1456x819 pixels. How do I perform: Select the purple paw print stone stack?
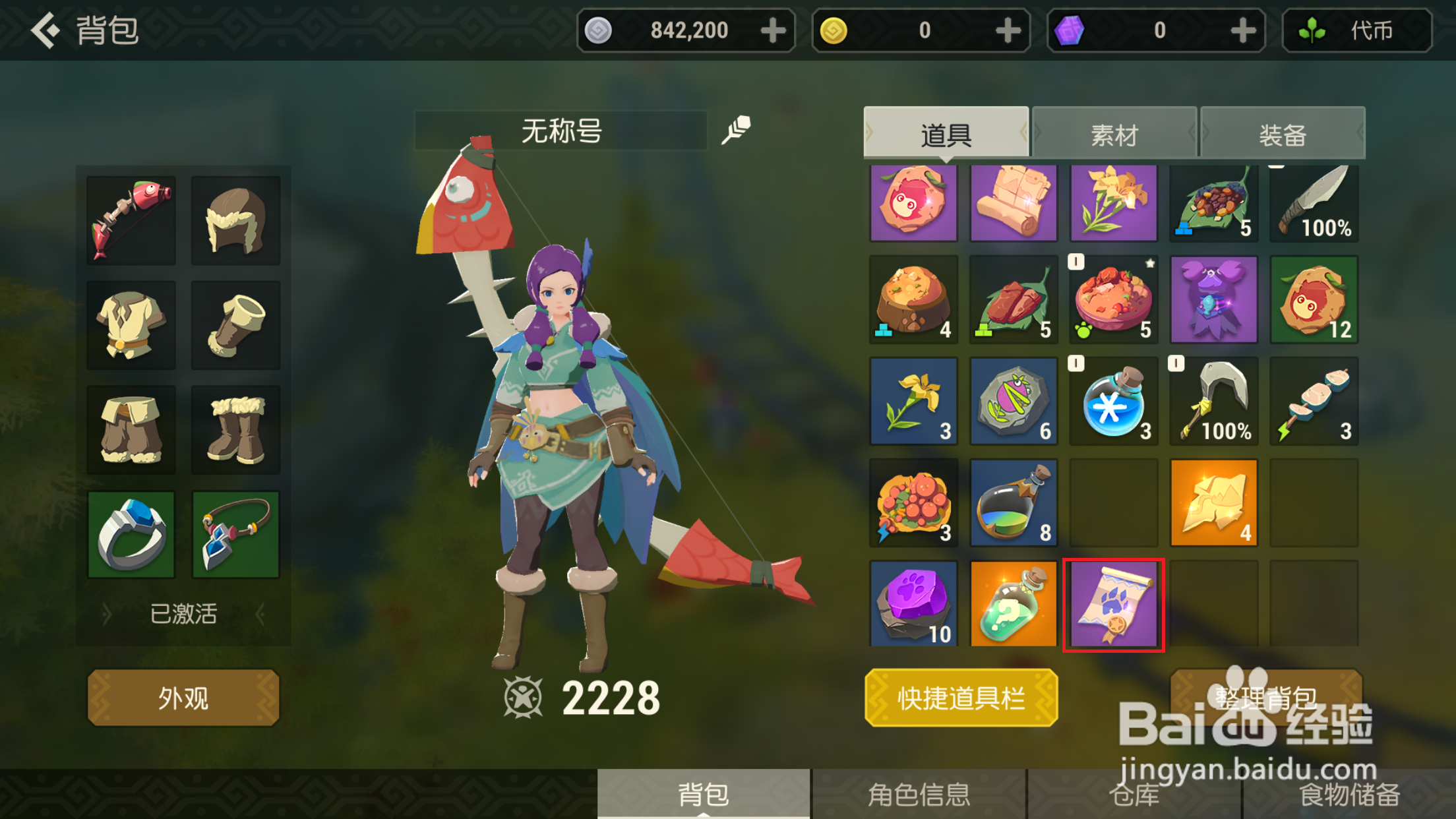(913, 603)
